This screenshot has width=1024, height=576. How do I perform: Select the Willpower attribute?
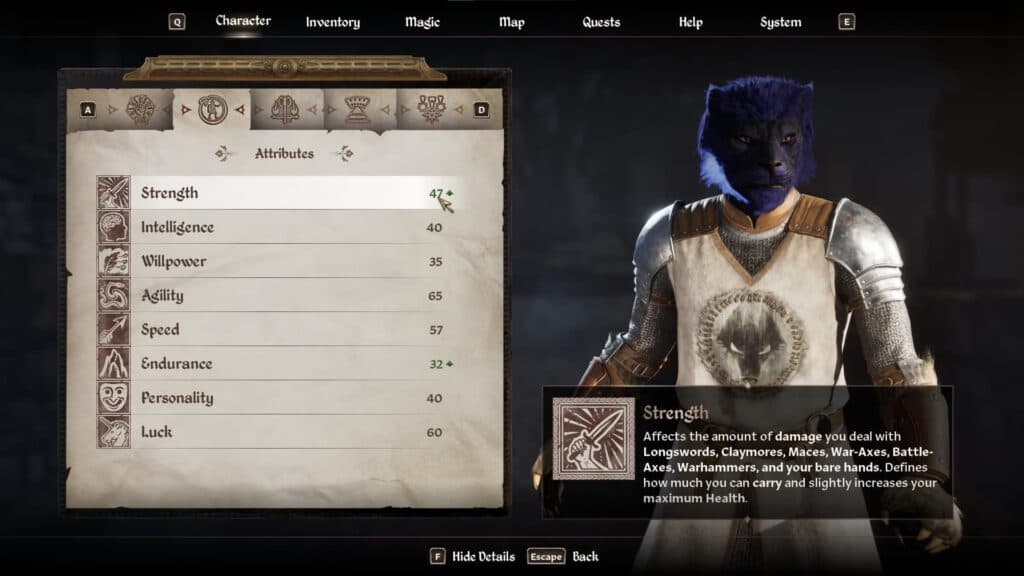click(270, 261)
